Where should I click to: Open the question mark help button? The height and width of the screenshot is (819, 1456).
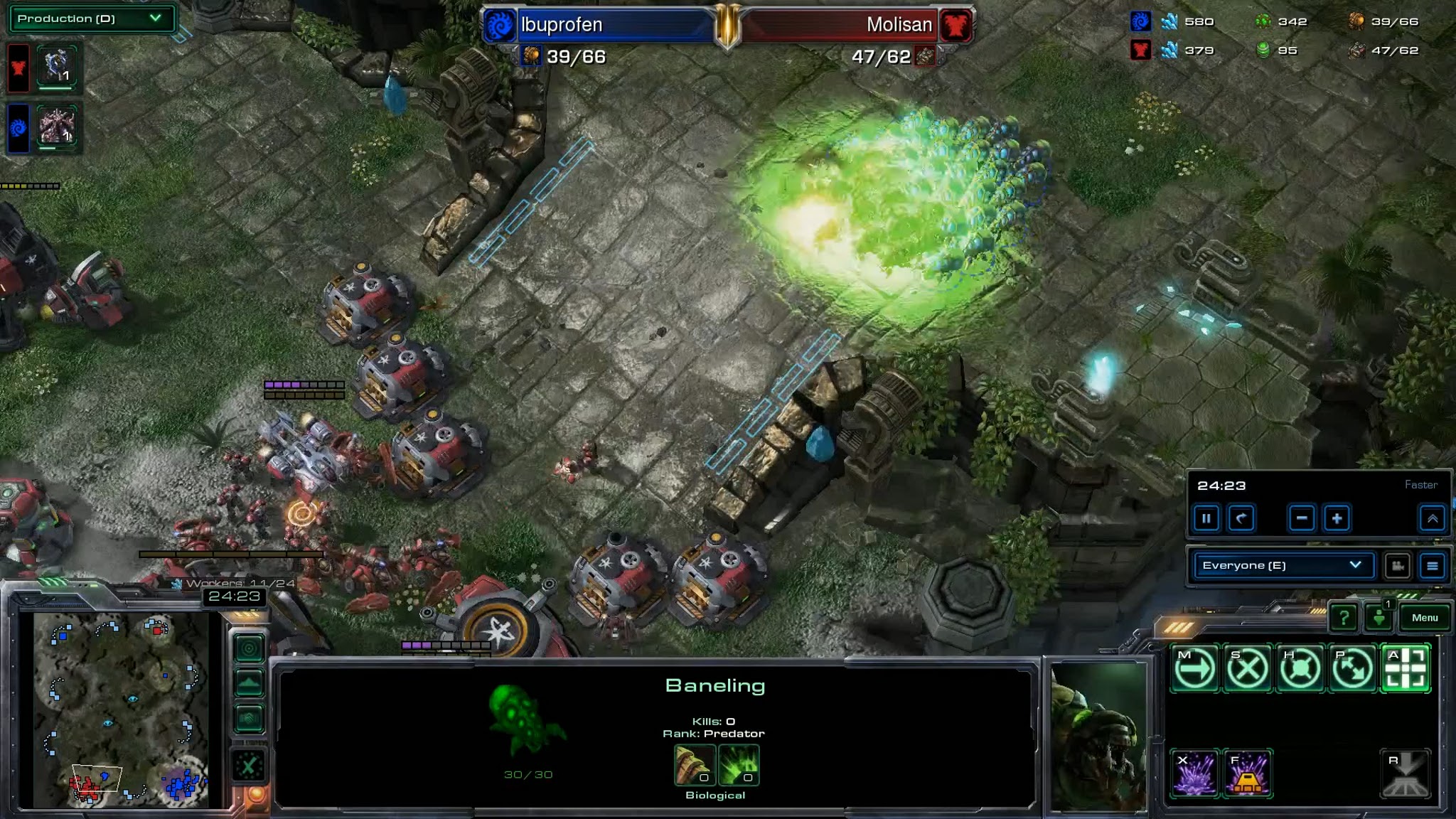[1343, 618]
